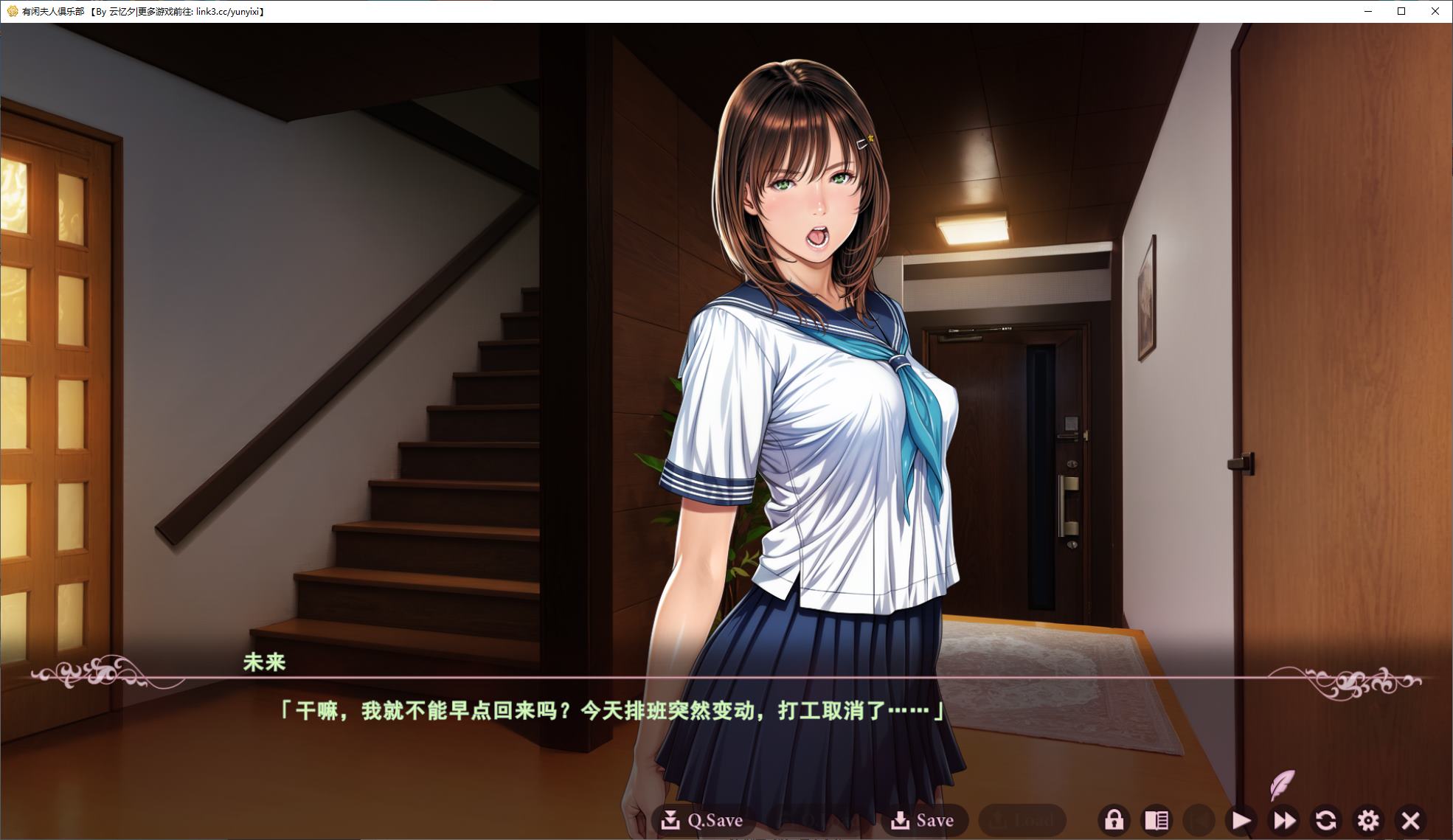Click the download arrow icon on Save
Image resolution: width=1453 pixels, height=840 pixels.
pyautogui.click(x=901, y=819)
